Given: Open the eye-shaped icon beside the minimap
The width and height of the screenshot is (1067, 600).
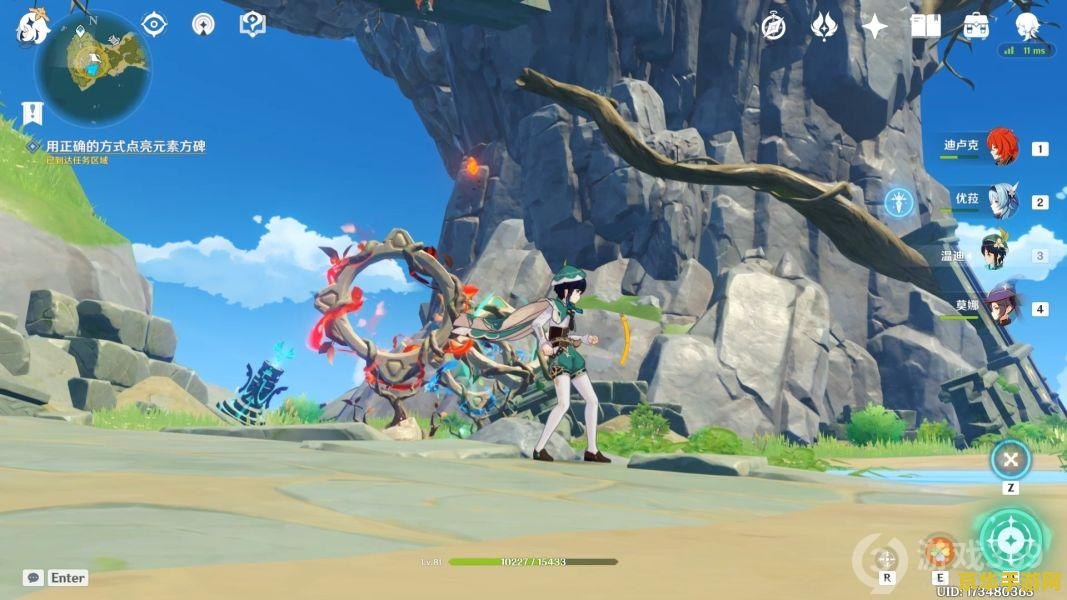Looking at the screenshot, I should coord(154,24).
